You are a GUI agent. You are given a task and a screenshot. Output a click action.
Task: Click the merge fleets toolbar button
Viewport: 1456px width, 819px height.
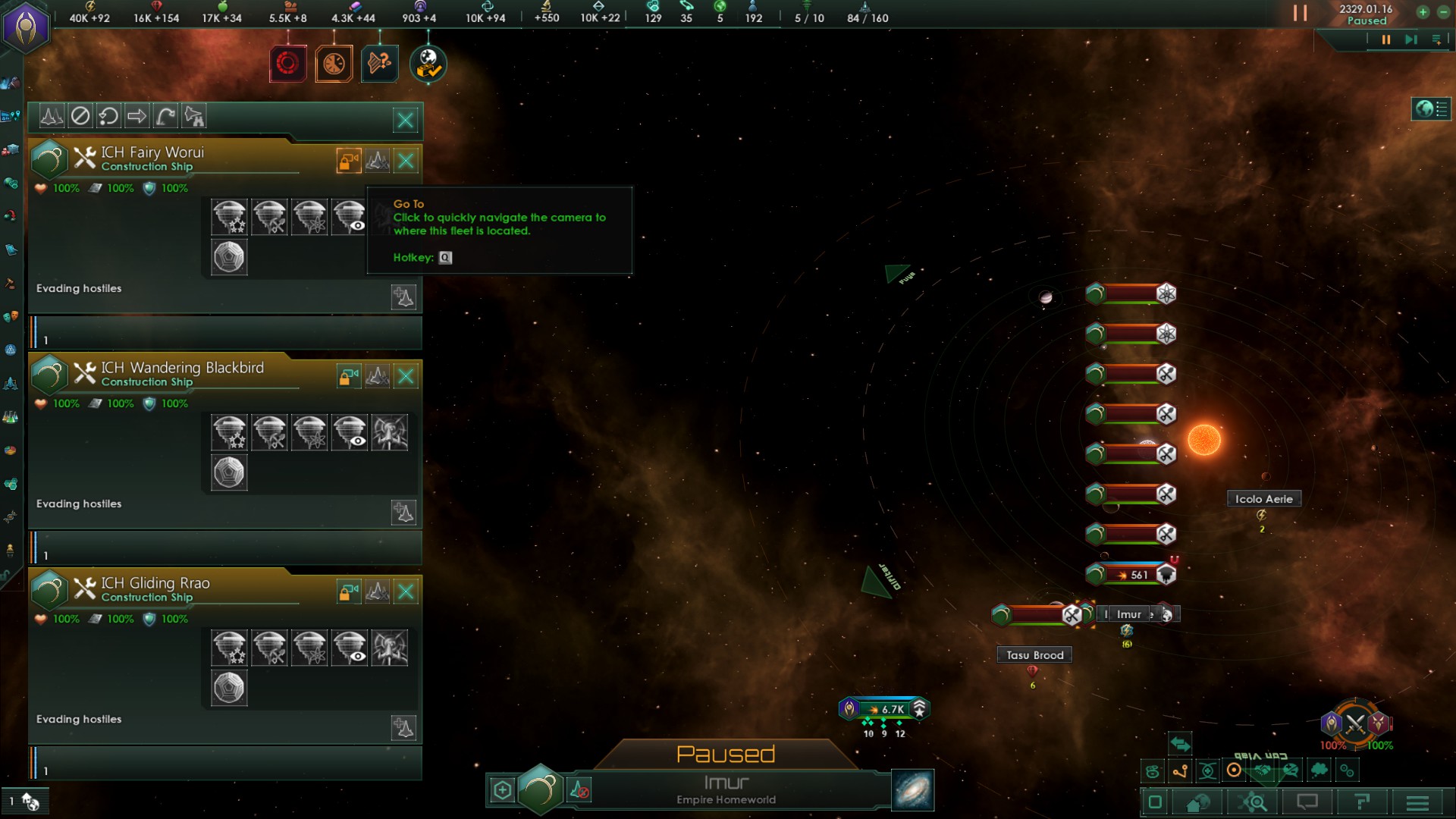[x=52, y=116]
